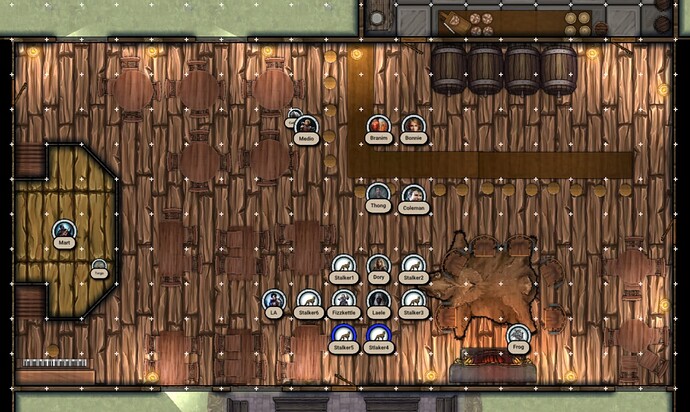Select the Laele token
The image size is (690, 412).
pos(378,300)
